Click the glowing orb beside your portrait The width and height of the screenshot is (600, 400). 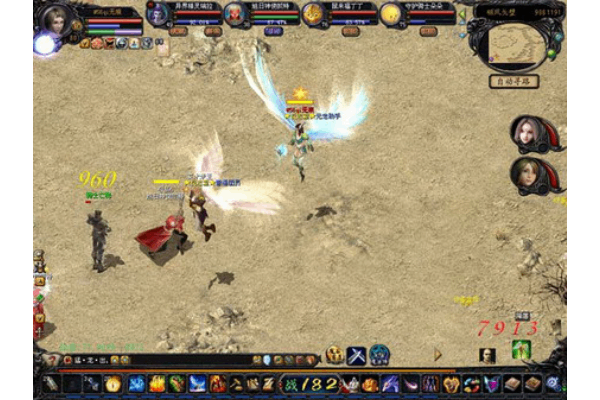[x=44, y=44]
